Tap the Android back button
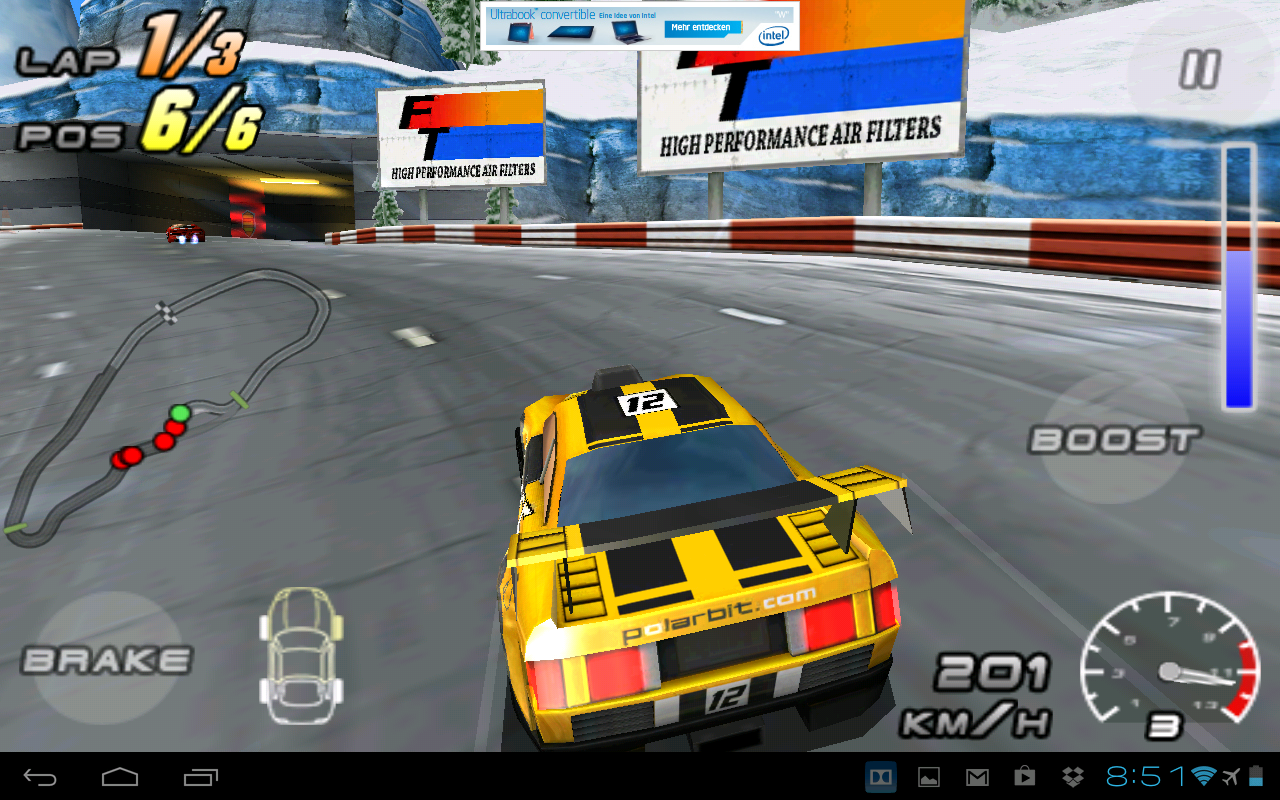 pos(40,777)
